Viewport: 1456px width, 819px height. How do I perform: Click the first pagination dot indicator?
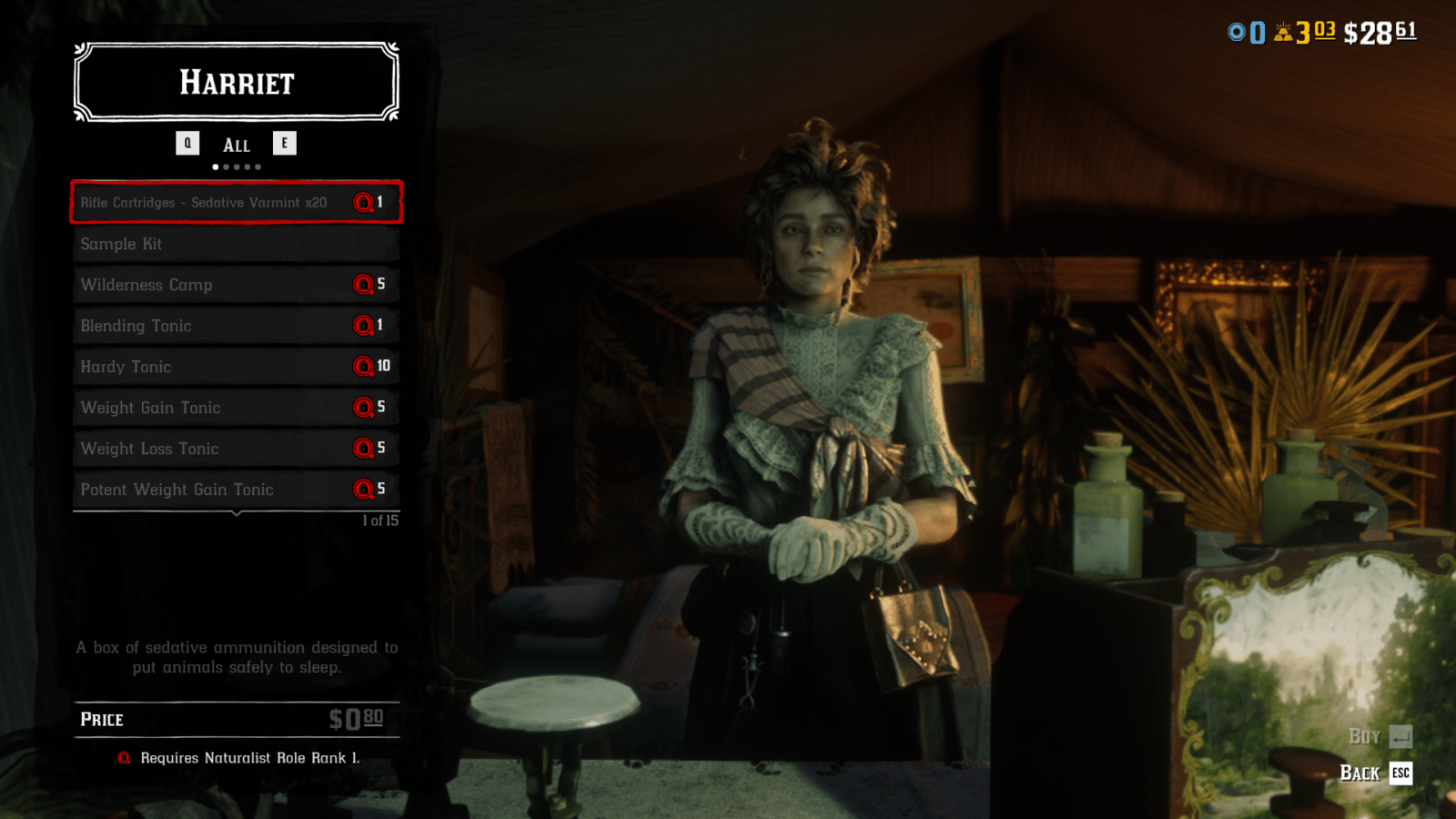[x=215, y=167]
